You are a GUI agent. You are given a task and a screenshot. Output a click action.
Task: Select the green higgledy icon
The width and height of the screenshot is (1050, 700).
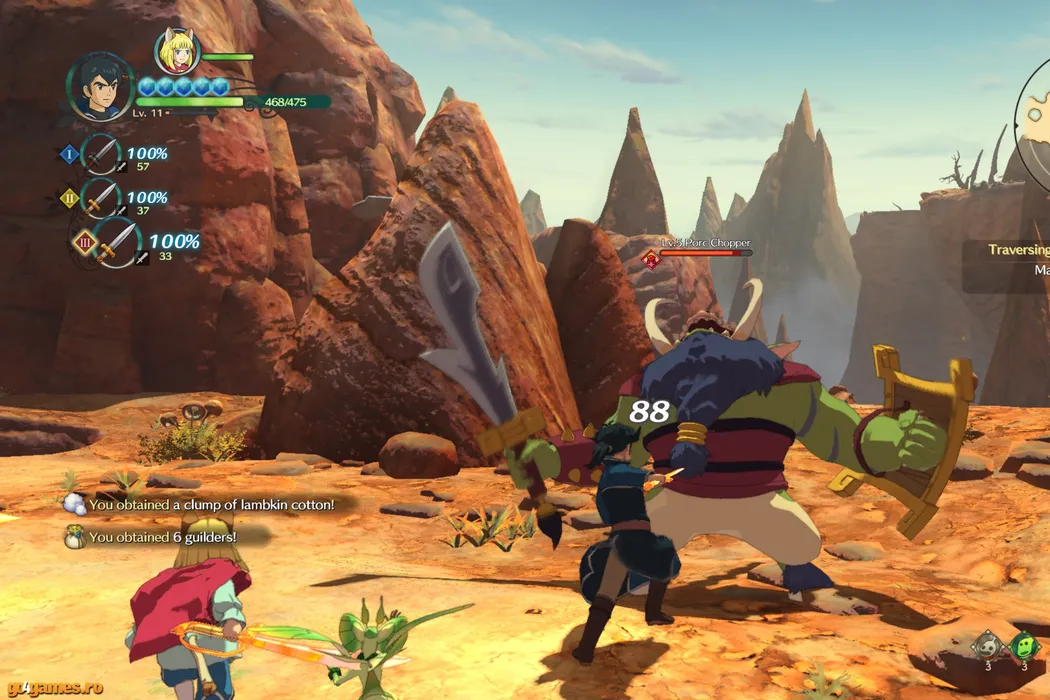(1022, 645)
